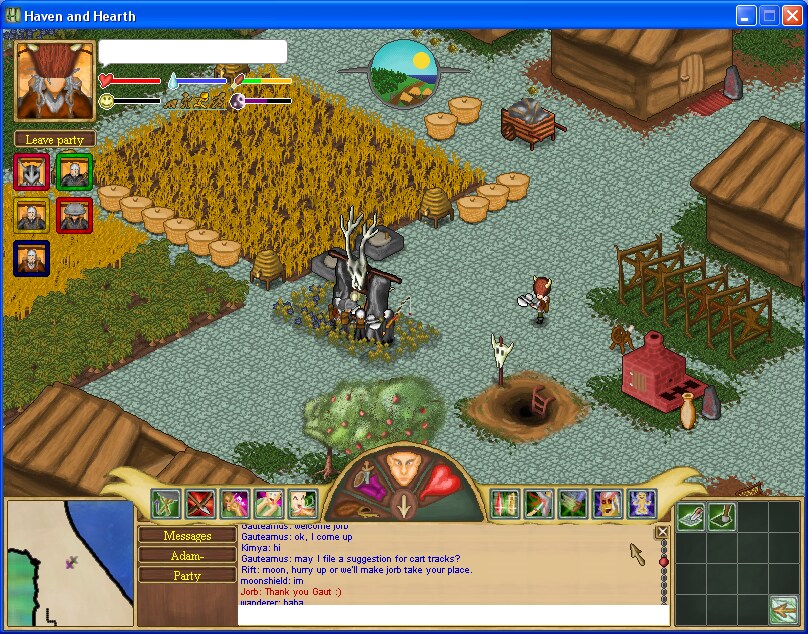Maximize the Haven and Hearth window
This screenshot has width=808, height=634.
tap(769, 15)
